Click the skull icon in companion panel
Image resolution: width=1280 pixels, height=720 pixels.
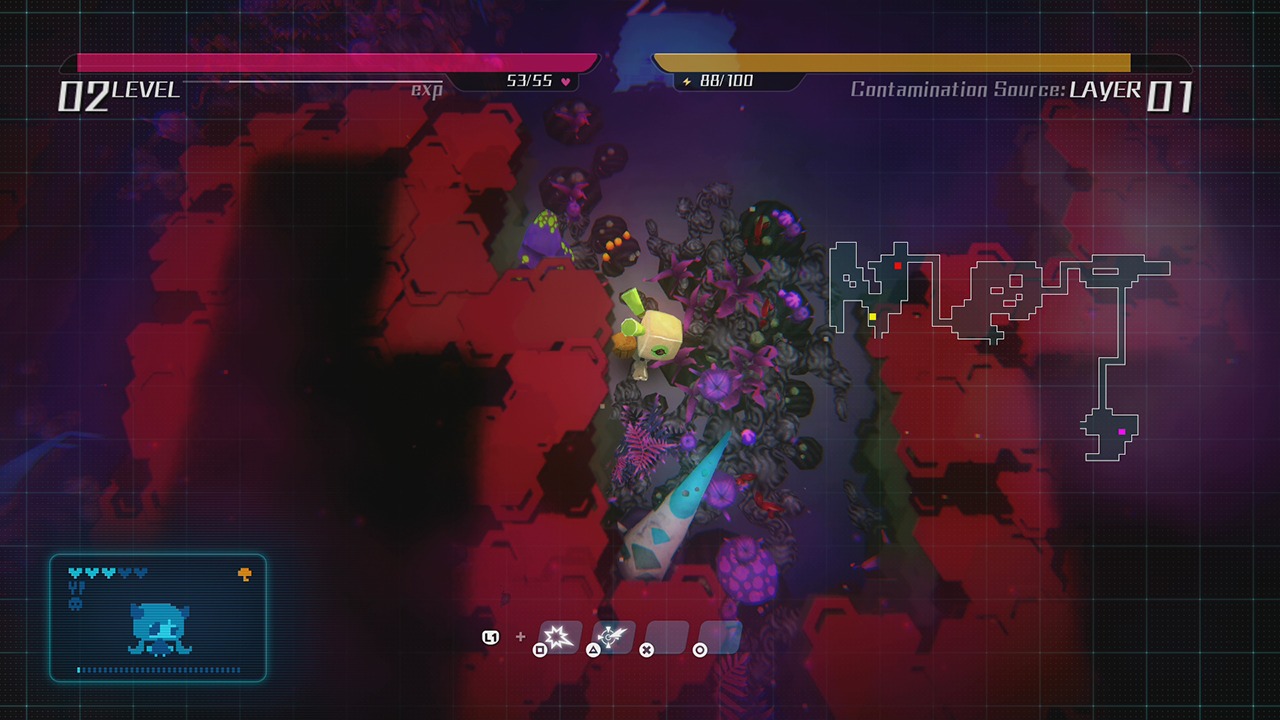[x=75, y=604]
